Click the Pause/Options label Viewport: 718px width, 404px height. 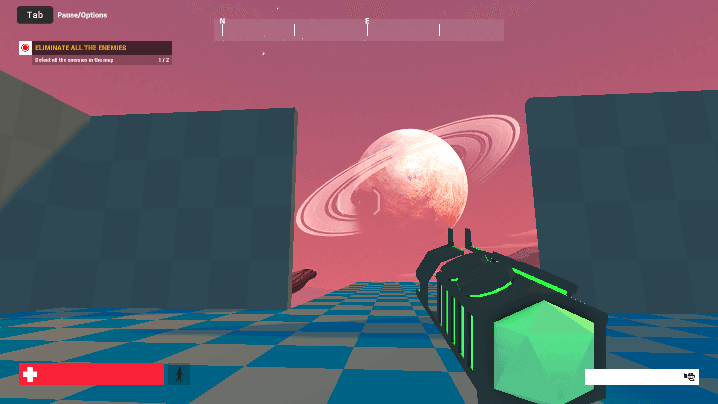pyautogui.click(x=82, y=15)
